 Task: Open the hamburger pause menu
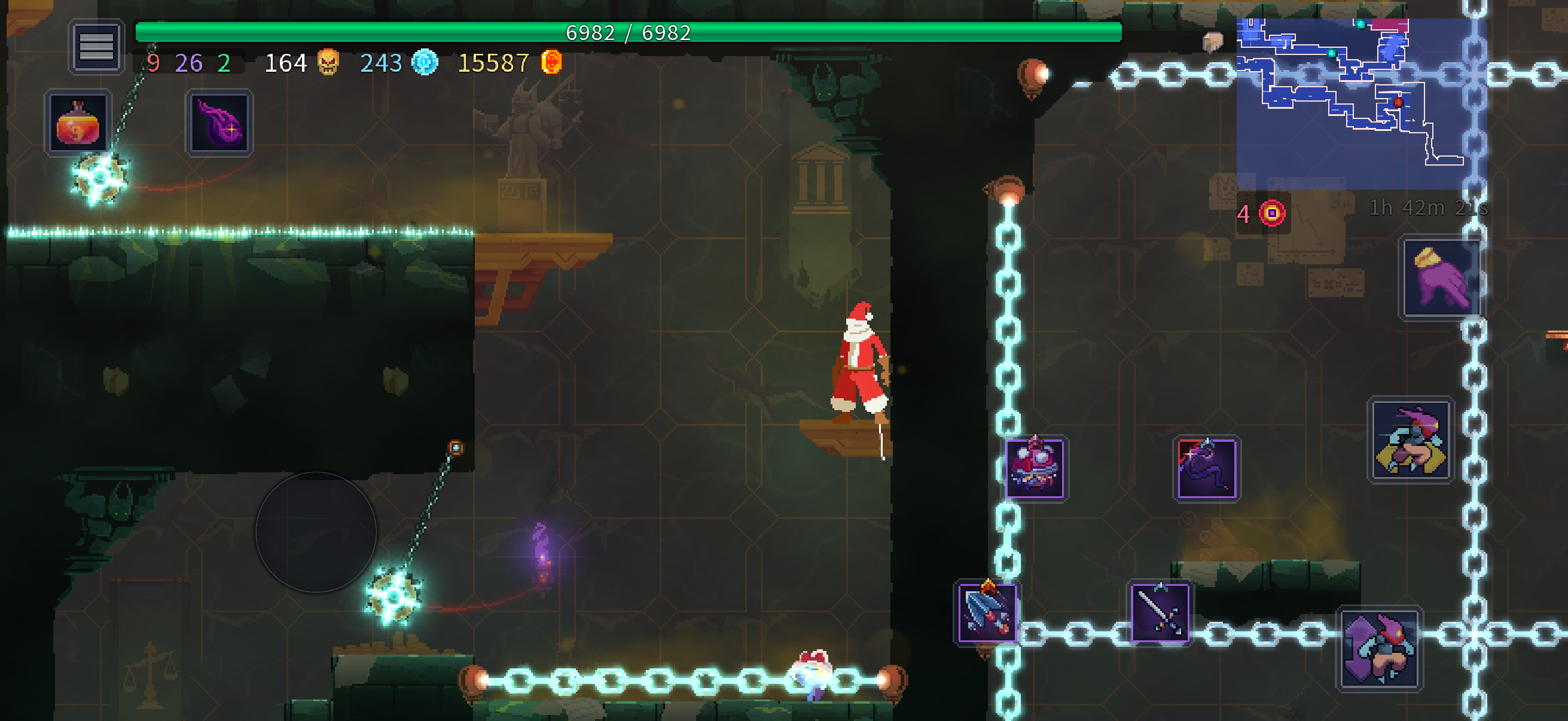[96, 46]
